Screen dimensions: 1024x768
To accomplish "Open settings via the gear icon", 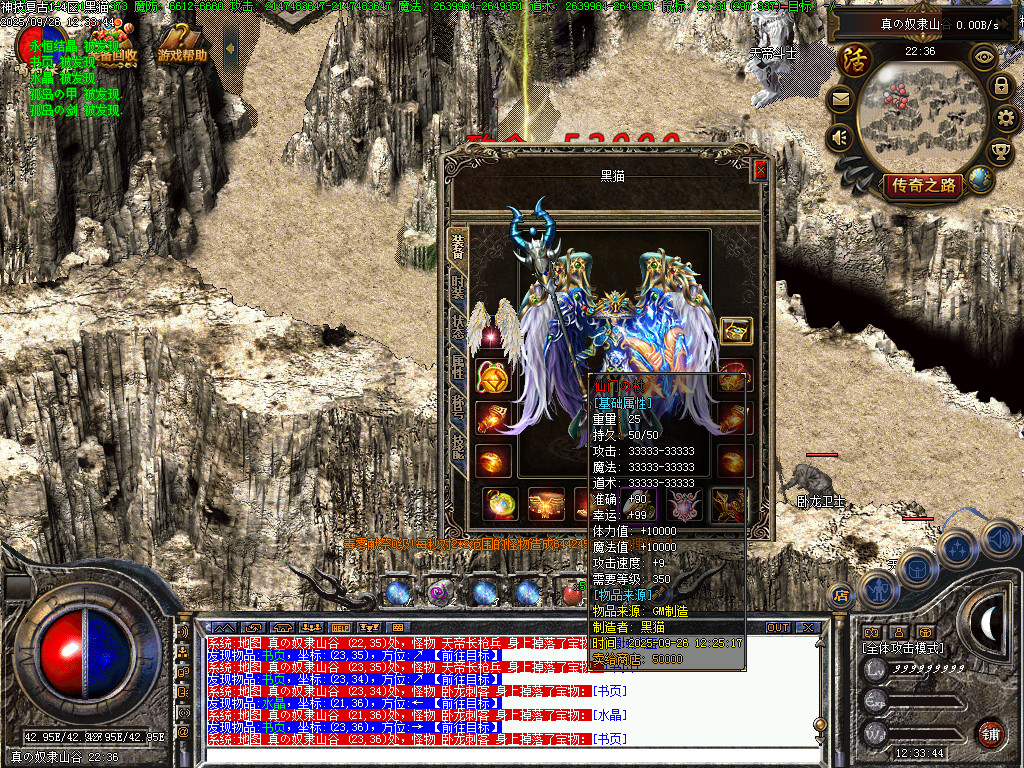I will [1006, 119].
